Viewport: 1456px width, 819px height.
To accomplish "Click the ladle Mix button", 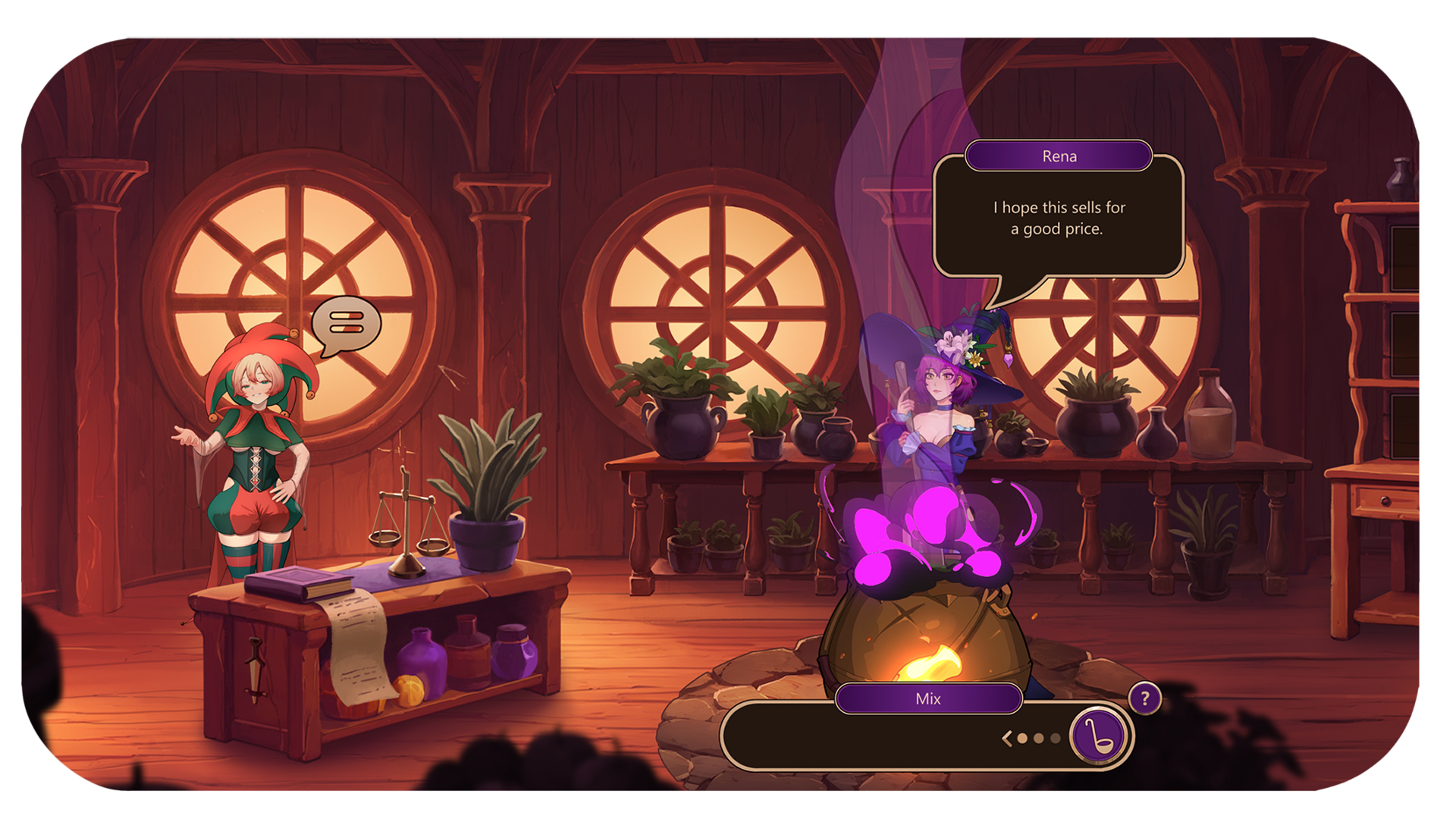I will click(1100, 736).
